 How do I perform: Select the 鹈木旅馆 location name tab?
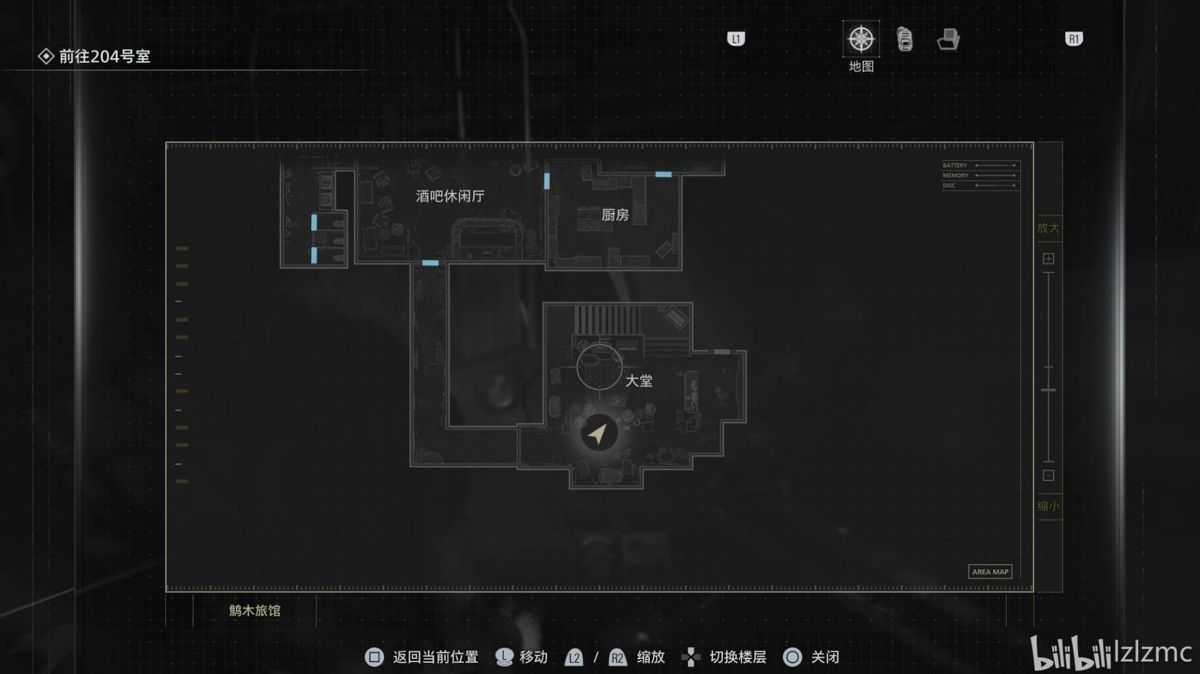click(x=254, y=610)
